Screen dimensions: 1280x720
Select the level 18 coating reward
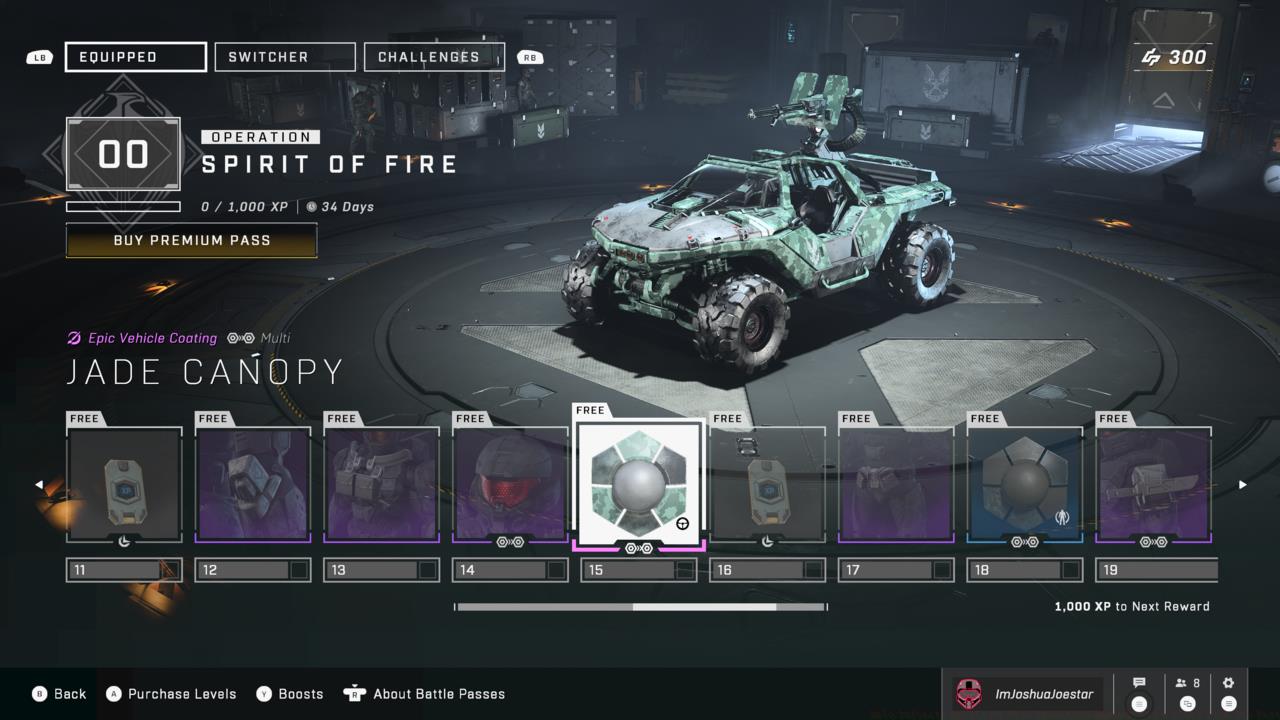(1025, 485)
